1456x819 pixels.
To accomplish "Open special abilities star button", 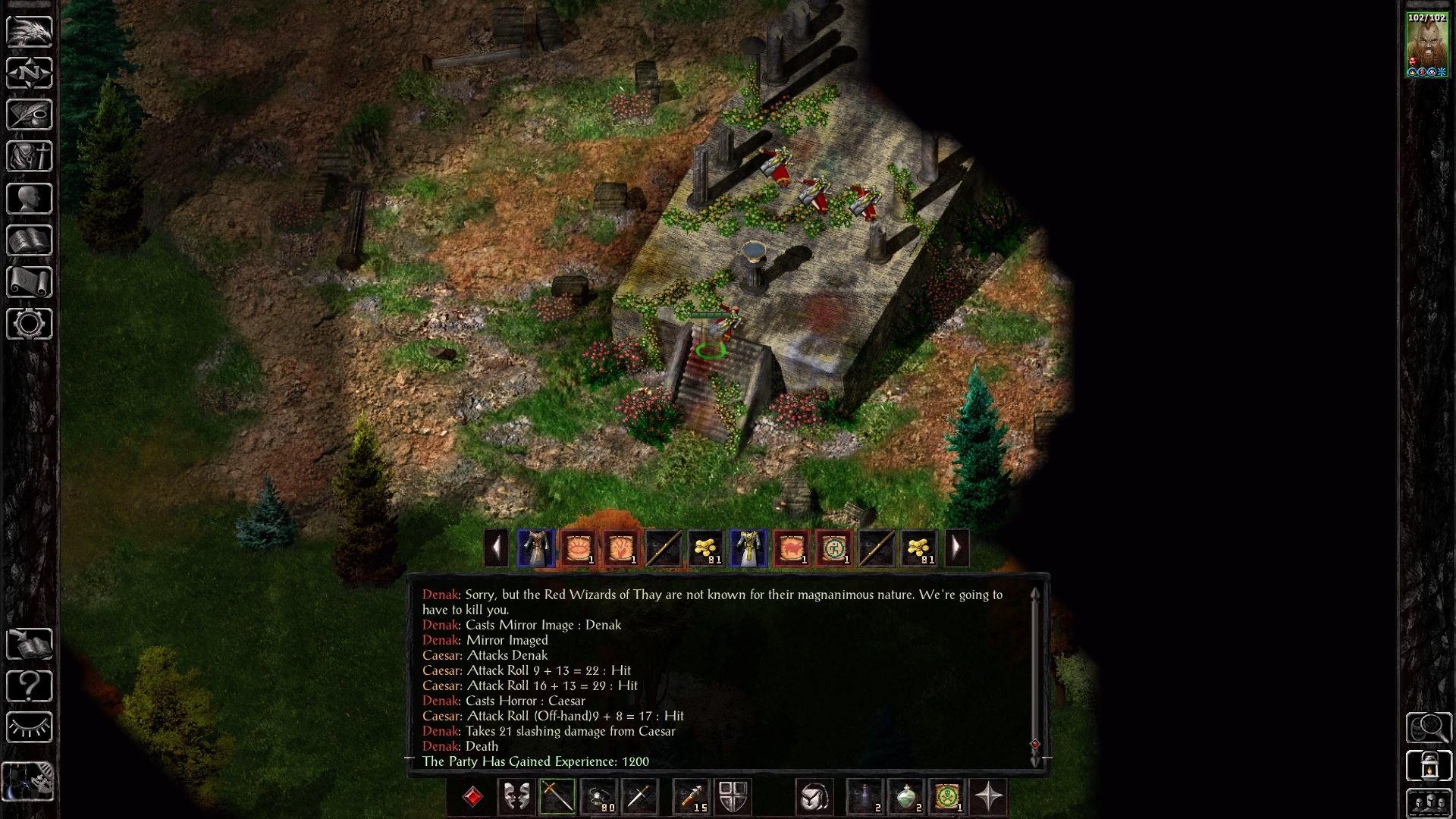I will coord(989,797).
